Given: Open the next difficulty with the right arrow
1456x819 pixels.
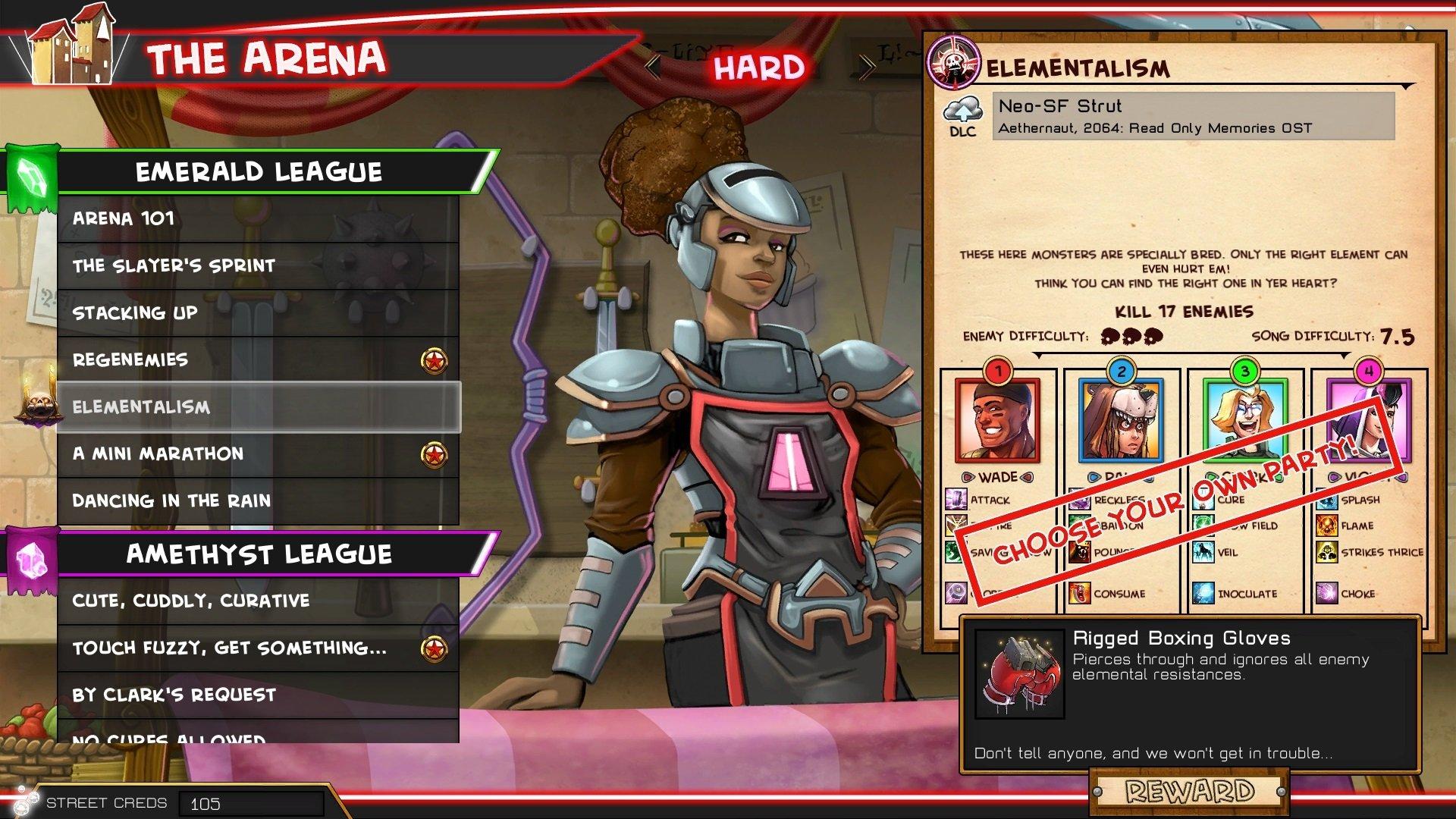Looking at the screenshot, I should point(867,67).
